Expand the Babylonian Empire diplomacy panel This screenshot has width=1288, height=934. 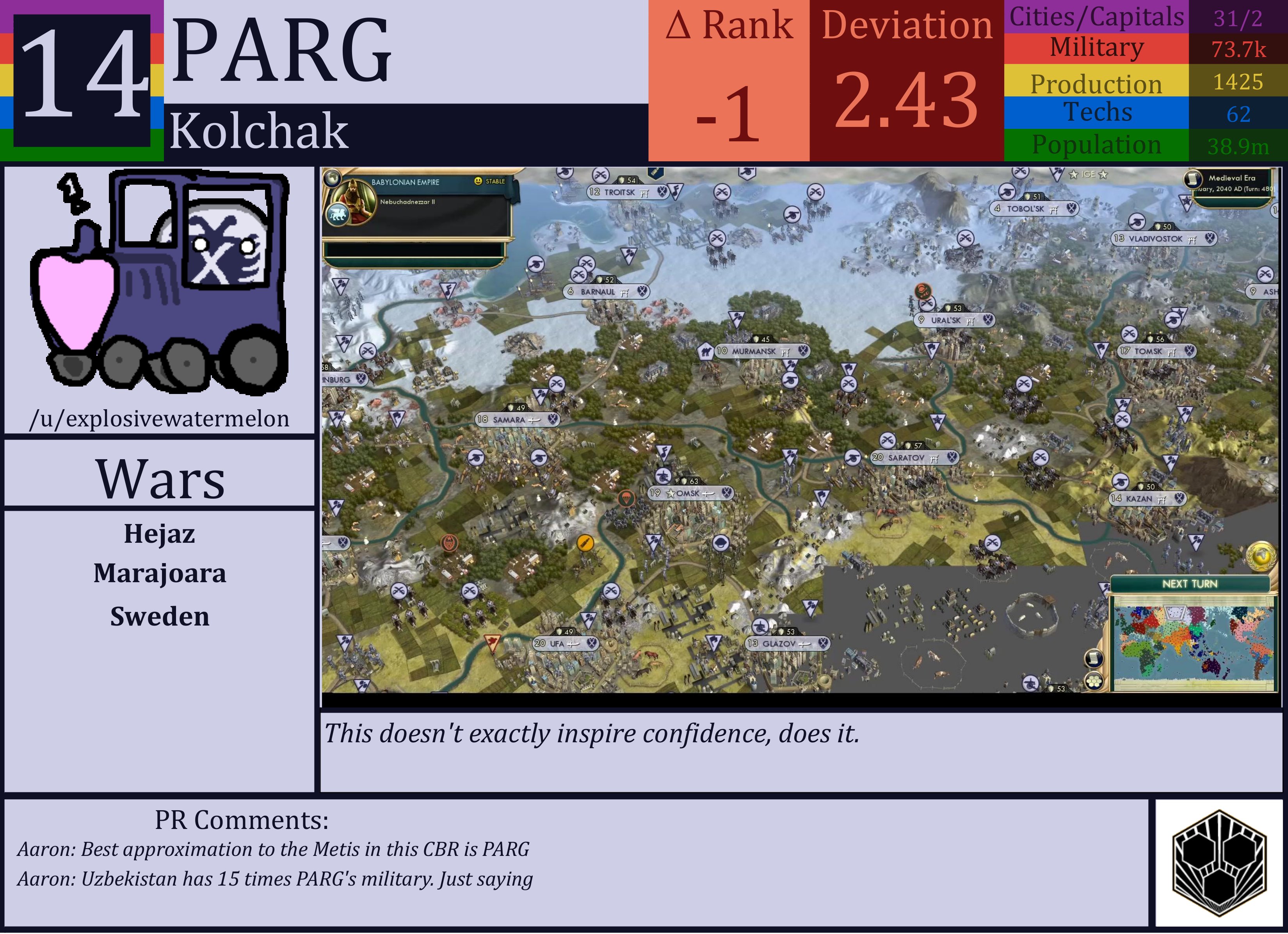click(x=406, y=182)
